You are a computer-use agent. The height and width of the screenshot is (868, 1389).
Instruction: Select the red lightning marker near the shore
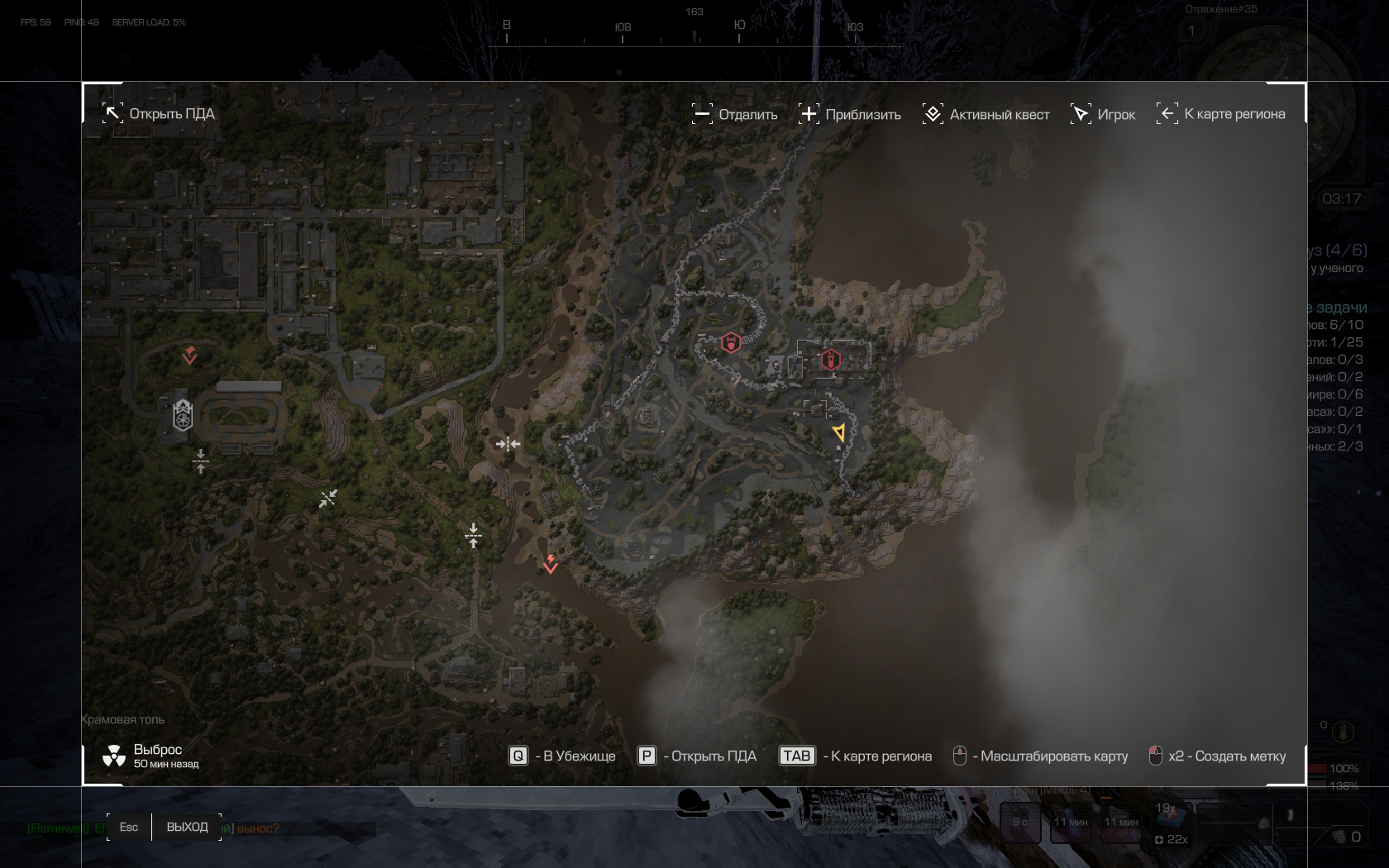[x=551, y=565]
